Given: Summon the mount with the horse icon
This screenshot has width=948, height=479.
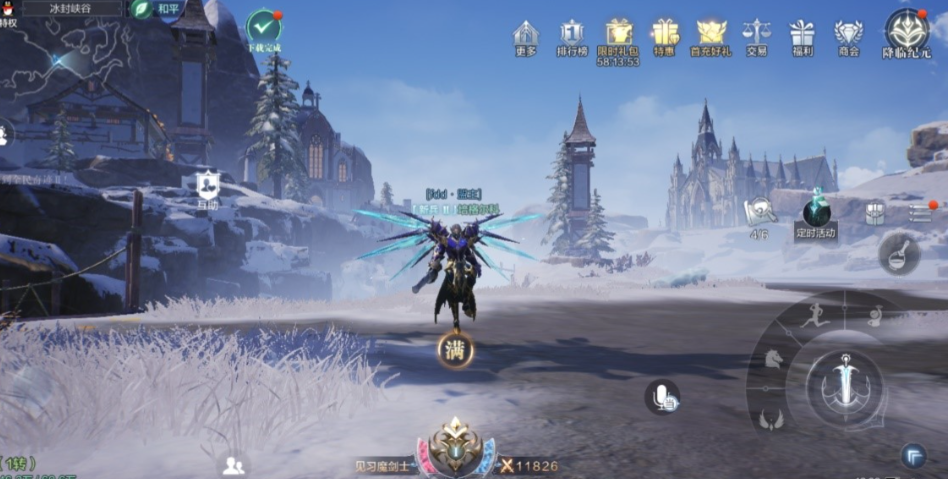Looking at the screenshot, I should tap(773, 358).
